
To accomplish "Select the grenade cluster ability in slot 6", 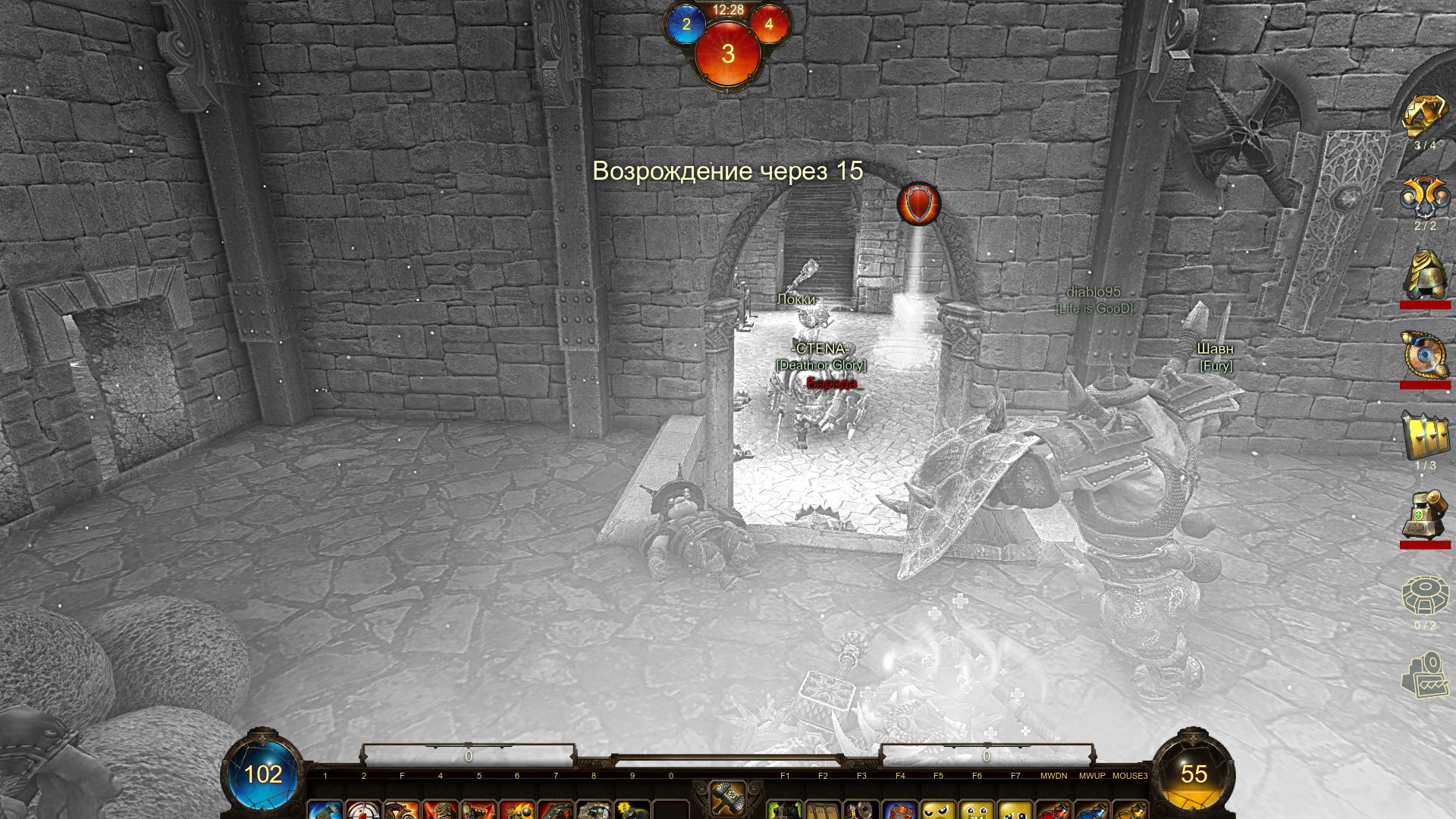I will pyautogui.click(x=517, y=809).
